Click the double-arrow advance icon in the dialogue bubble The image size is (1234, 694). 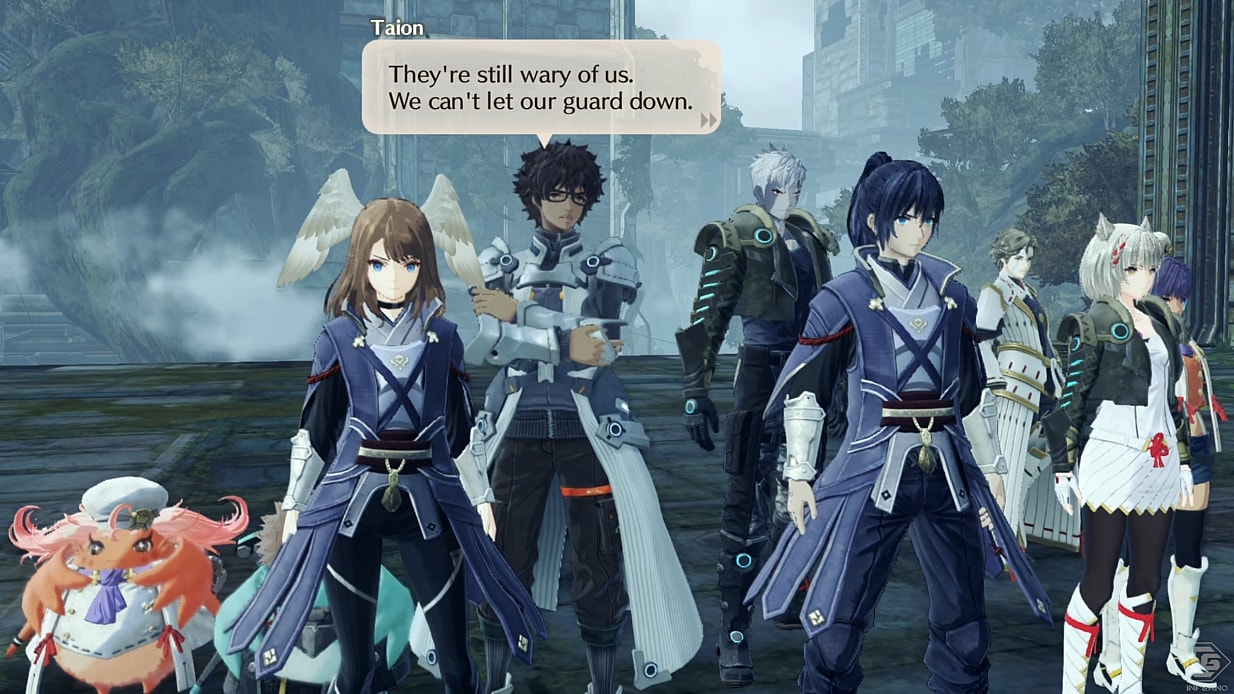(709, 120)
